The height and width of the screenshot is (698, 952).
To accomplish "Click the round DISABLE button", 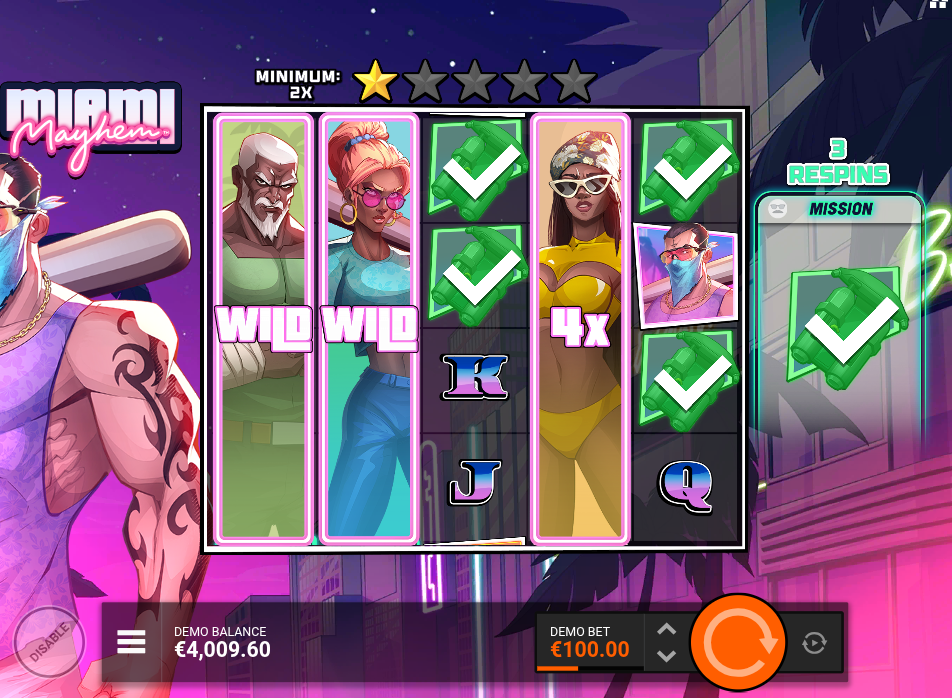I will 49,641.
